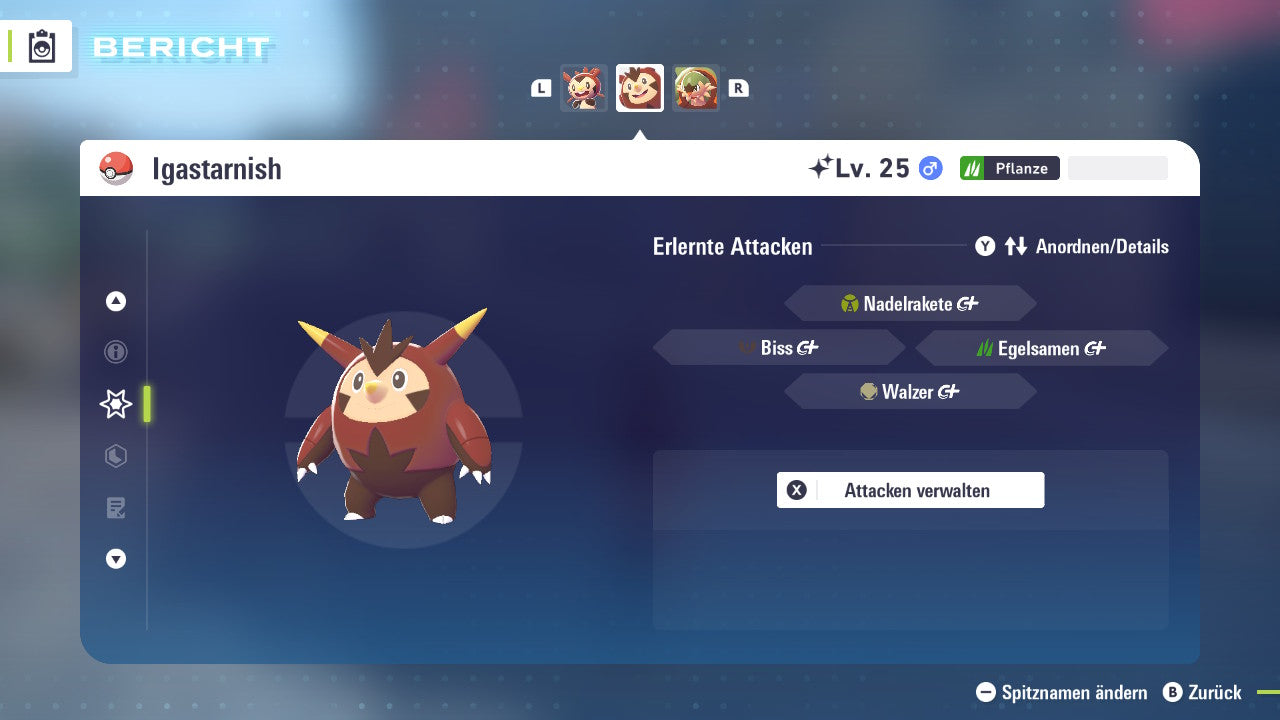Image resolution: width=1280 pixels, height=720 pixels.
Task: Expand previous Pokémon with the L arrow tab
Action: pyautogui.click(x=540, y=88)
